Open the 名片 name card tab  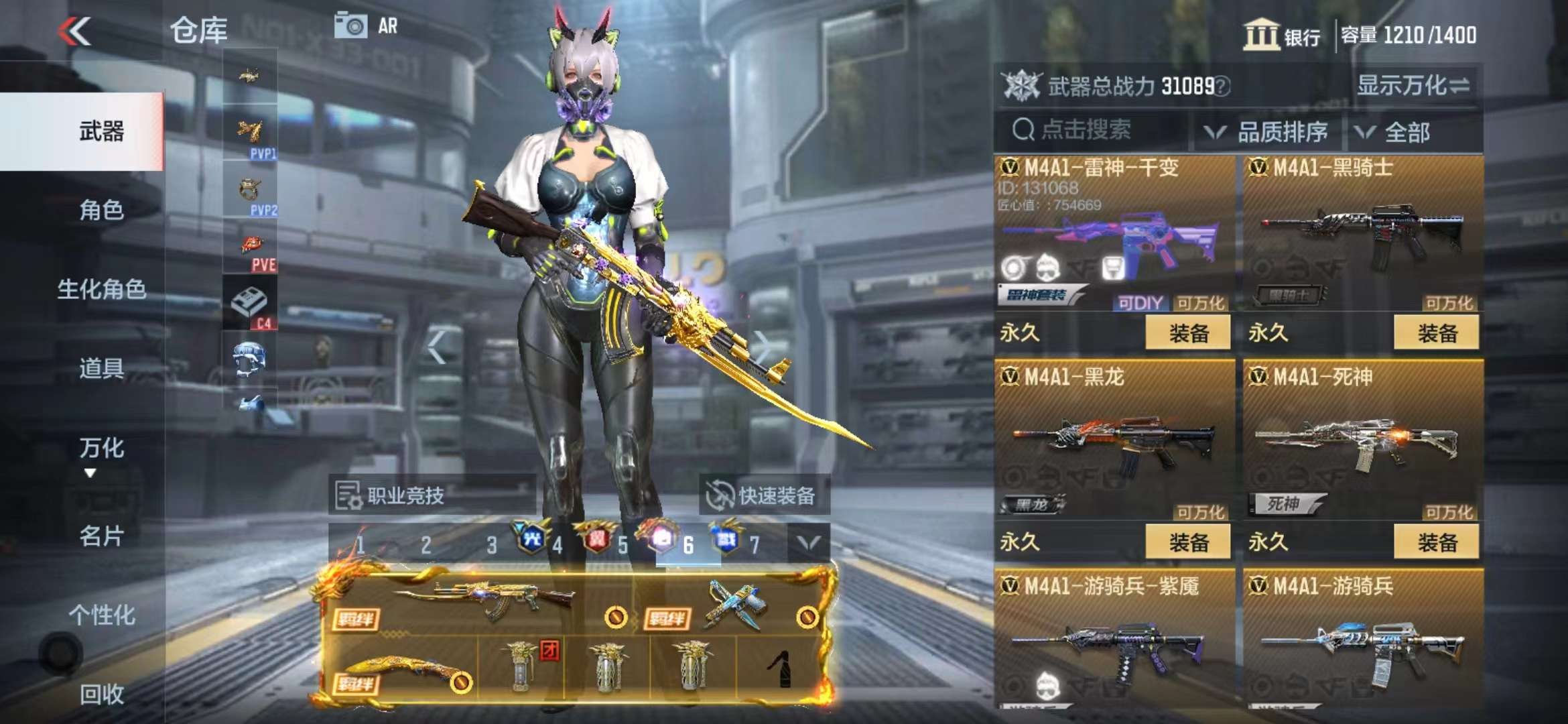pos(101,536)
